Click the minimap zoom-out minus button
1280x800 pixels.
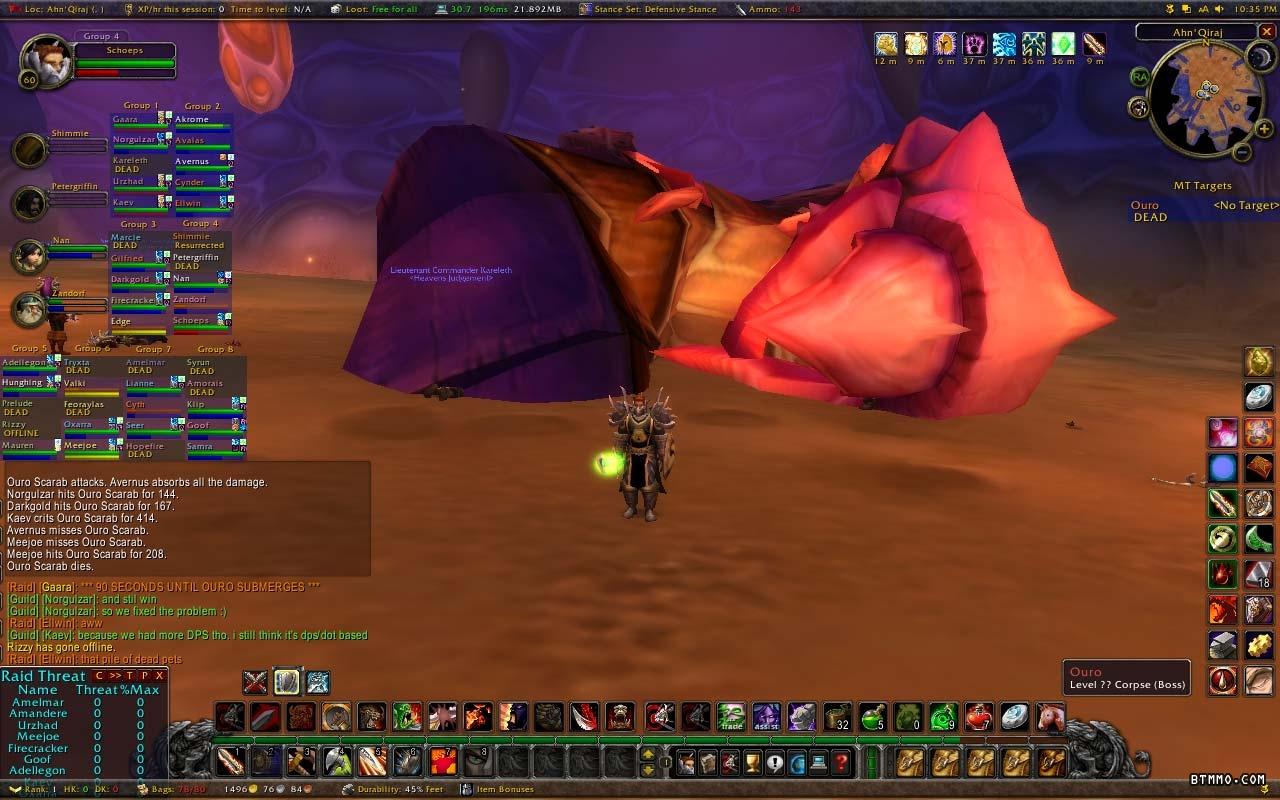[x=1241, y=153]
